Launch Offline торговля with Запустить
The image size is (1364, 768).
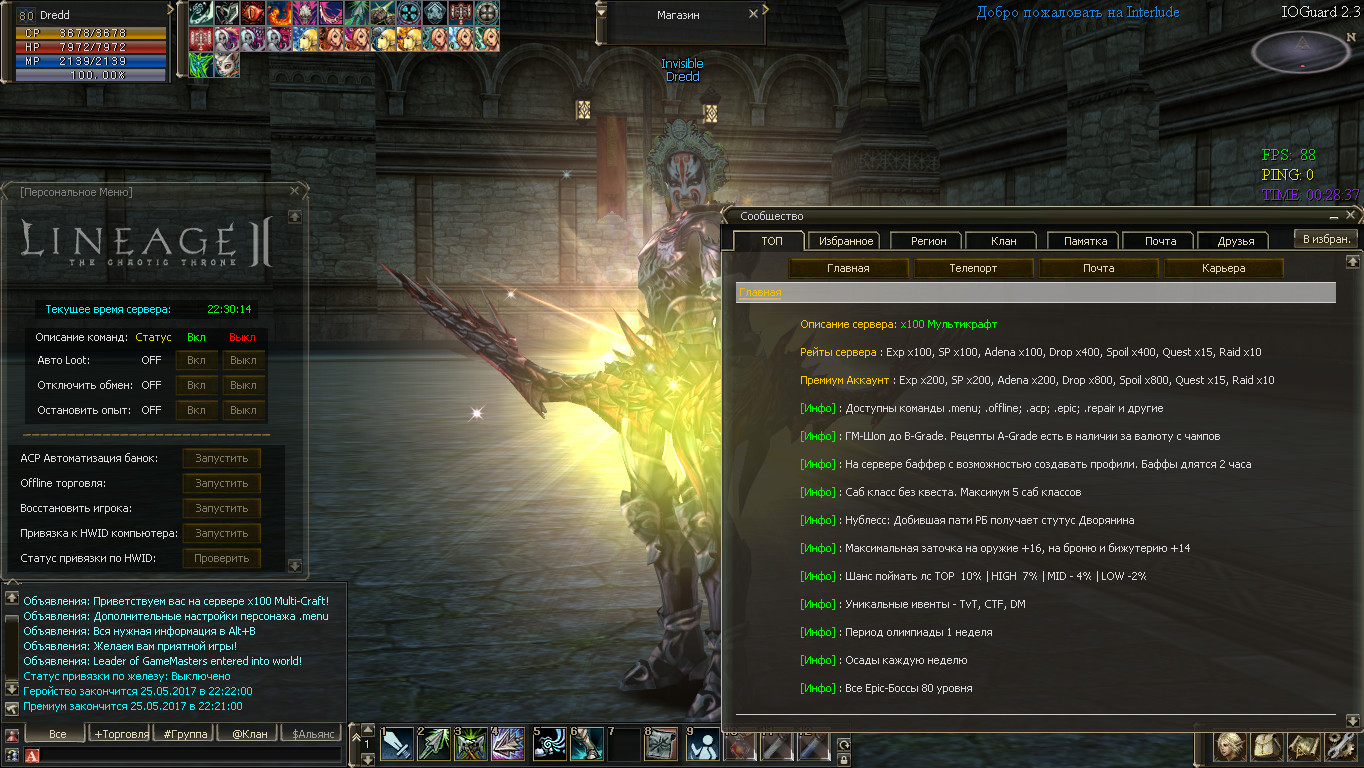(221, 483)
